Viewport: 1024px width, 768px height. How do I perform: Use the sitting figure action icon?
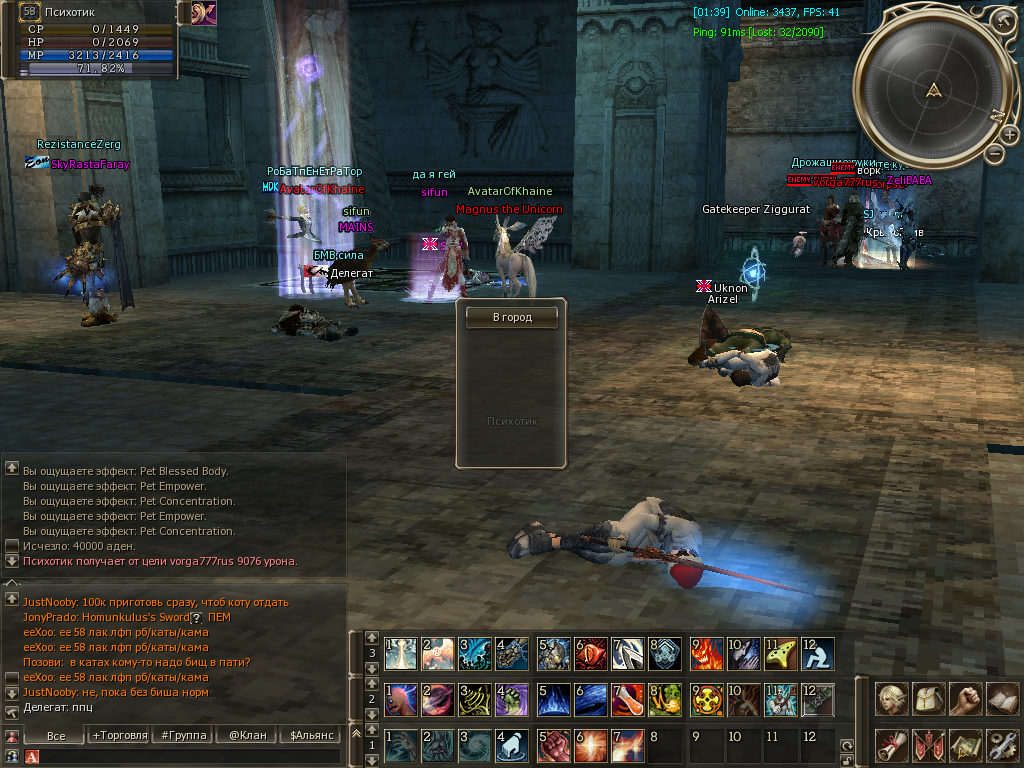(x=817, y=653)
